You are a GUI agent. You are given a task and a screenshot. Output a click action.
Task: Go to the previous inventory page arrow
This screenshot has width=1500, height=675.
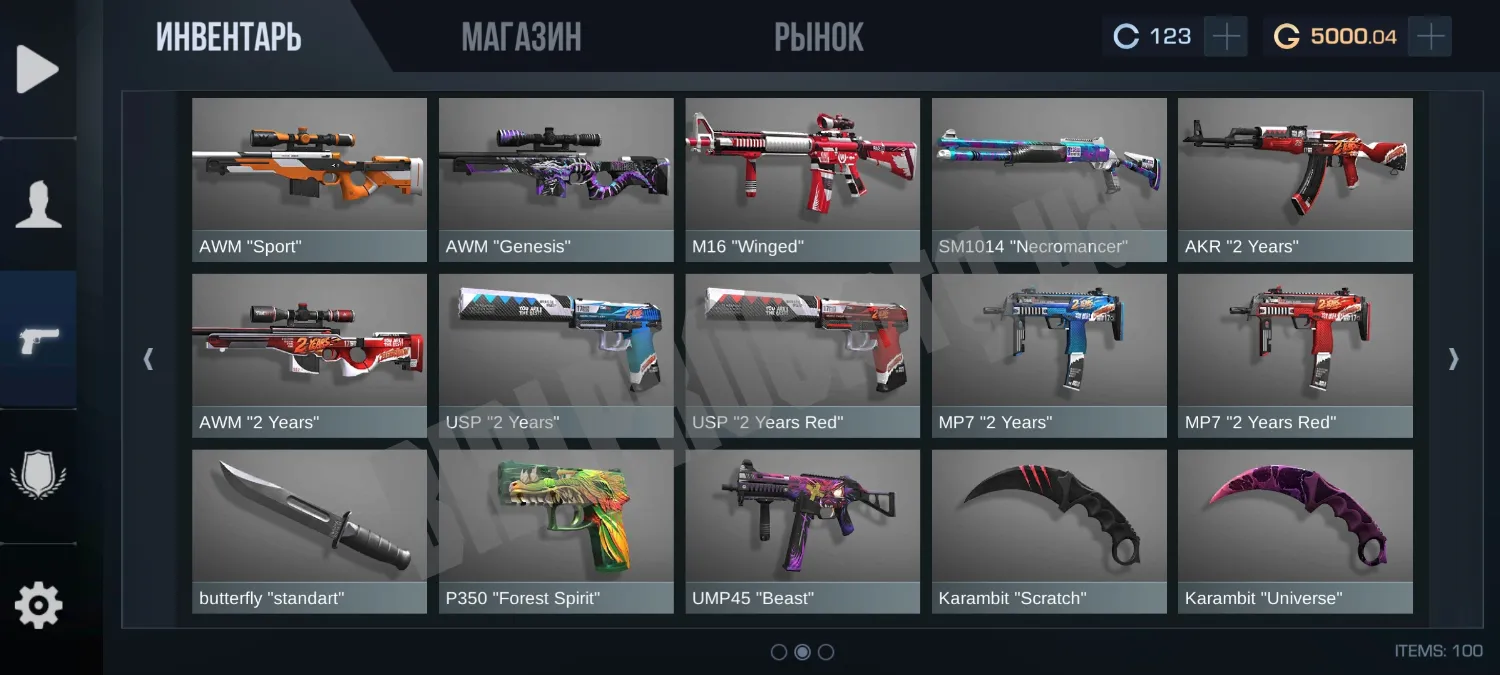click(x=148, y=359)
